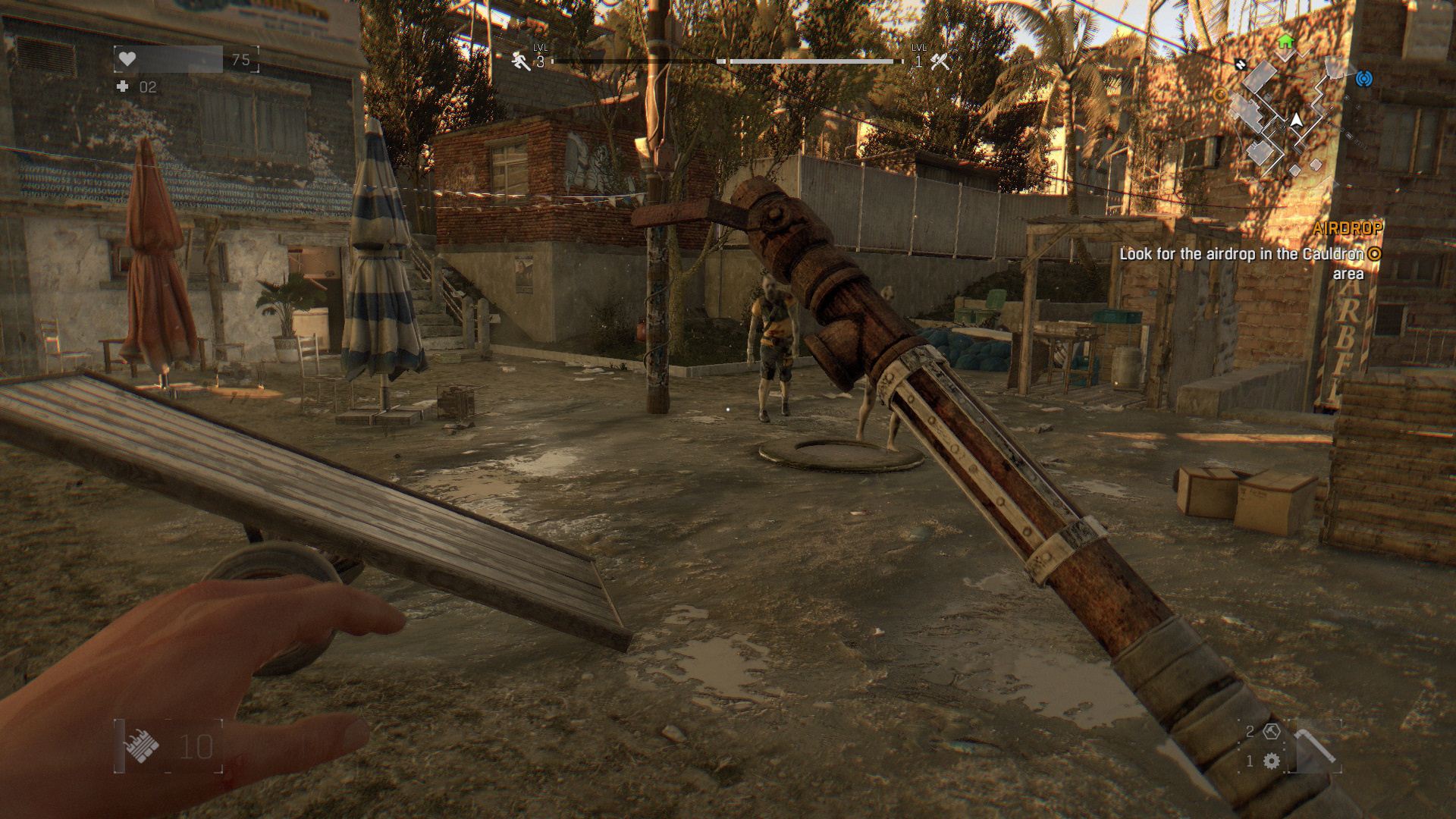Use the medkit cross icon

[122, 87]
